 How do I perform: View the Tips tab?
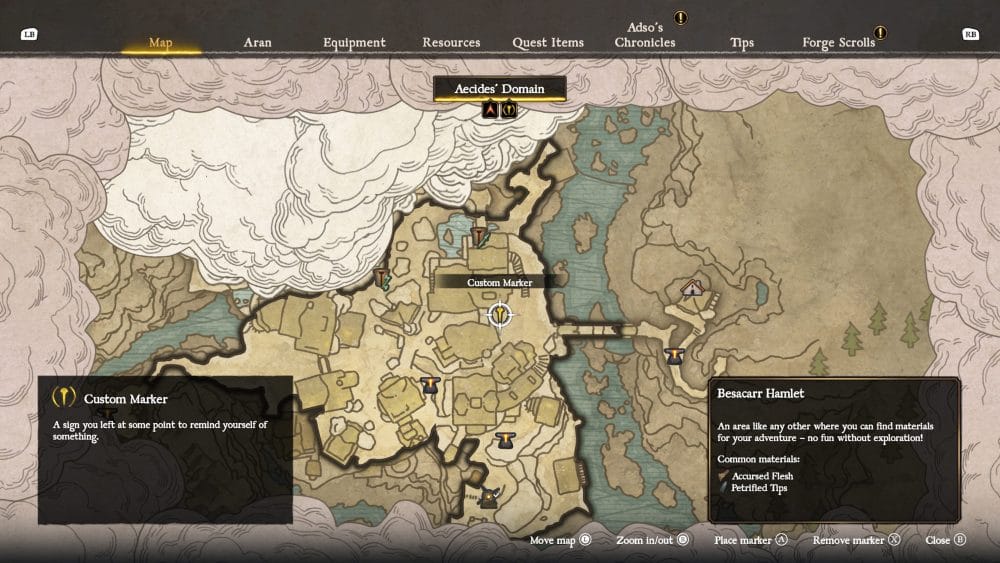(x=742, y=43)
